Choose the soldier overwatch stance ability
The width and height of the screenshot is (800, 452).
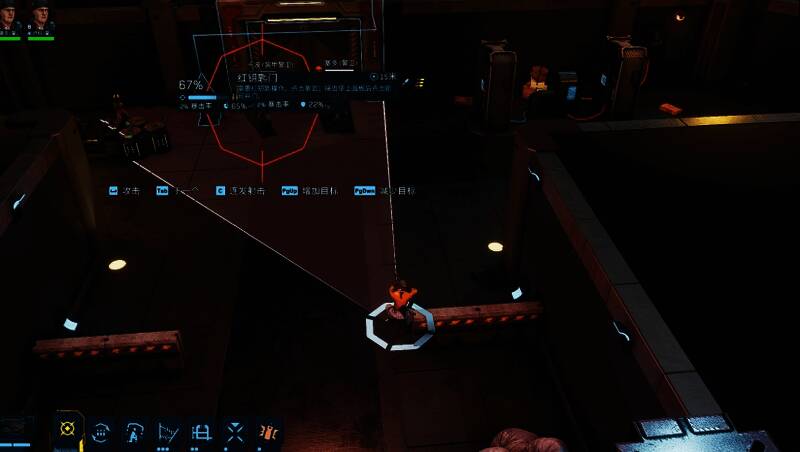click(134, 431)
